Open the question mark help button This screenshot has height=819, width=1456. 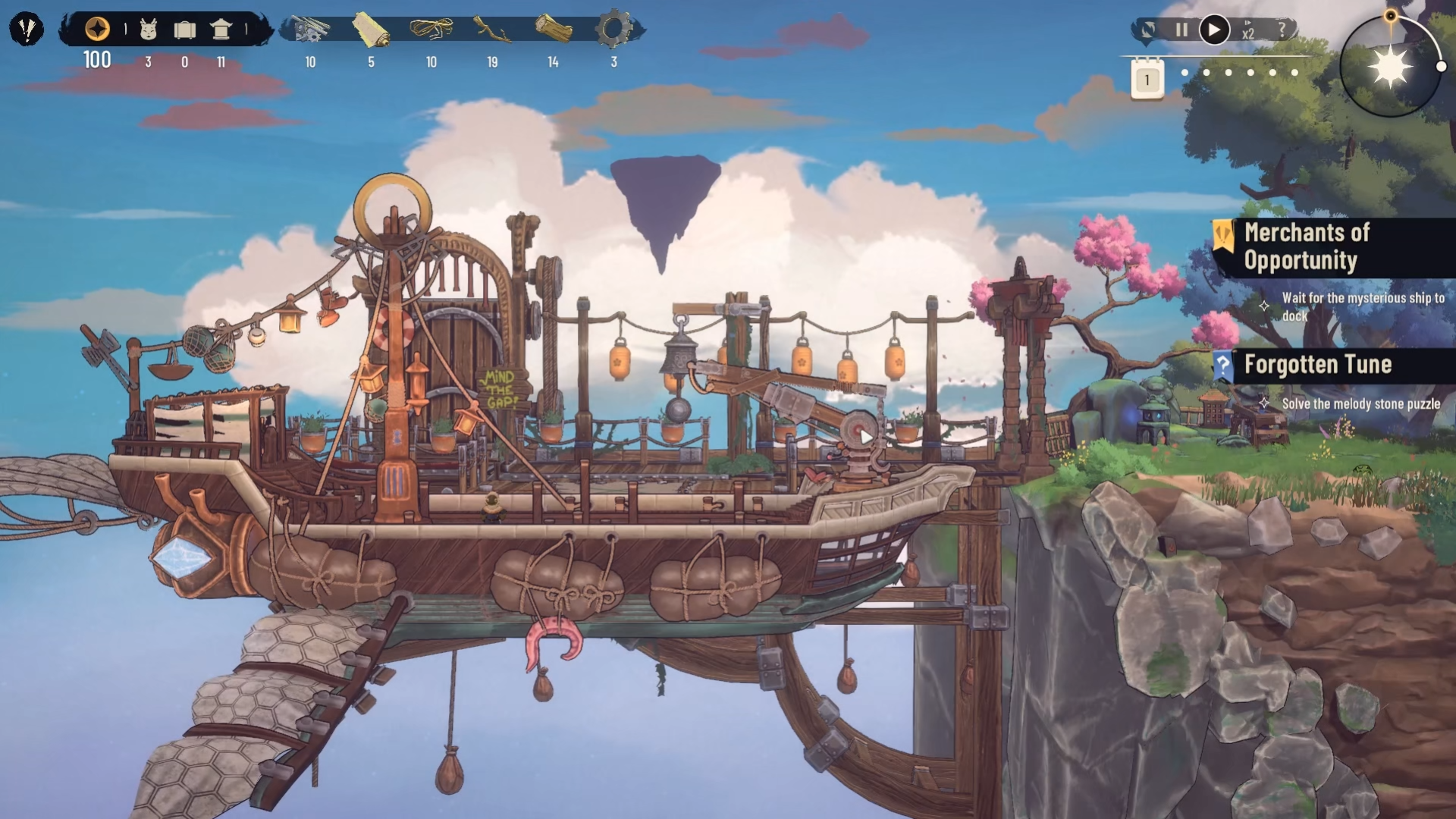[x=1282, y=30]
